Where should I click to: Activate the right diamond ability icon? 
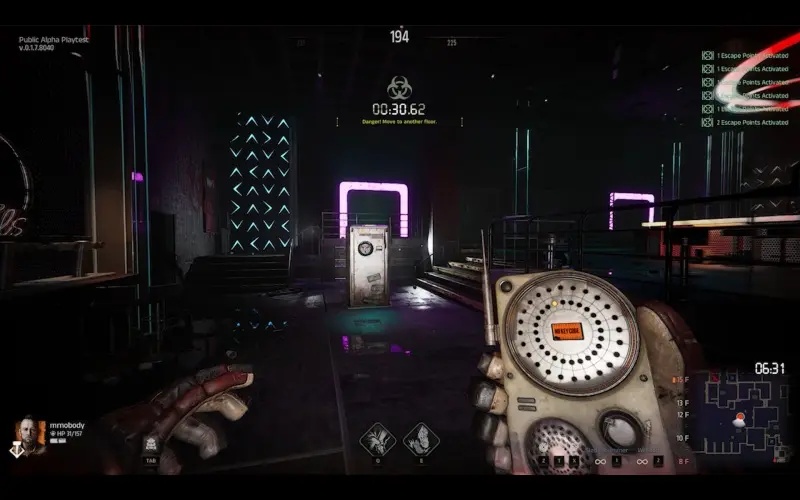tap(421, 438)
